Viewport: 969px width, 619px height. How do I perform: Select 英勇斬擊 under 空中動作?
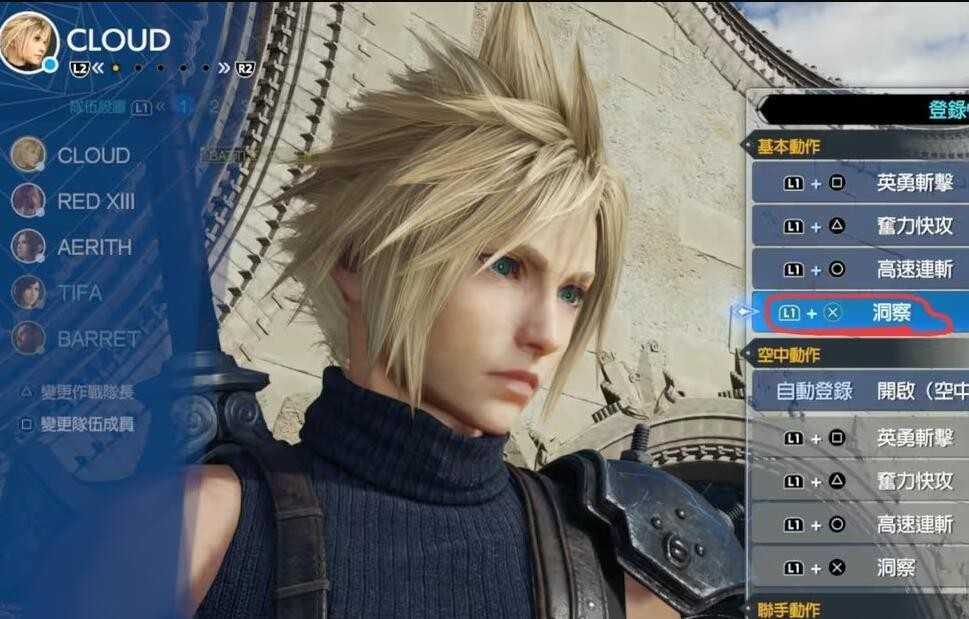click(x=860, y=438)
